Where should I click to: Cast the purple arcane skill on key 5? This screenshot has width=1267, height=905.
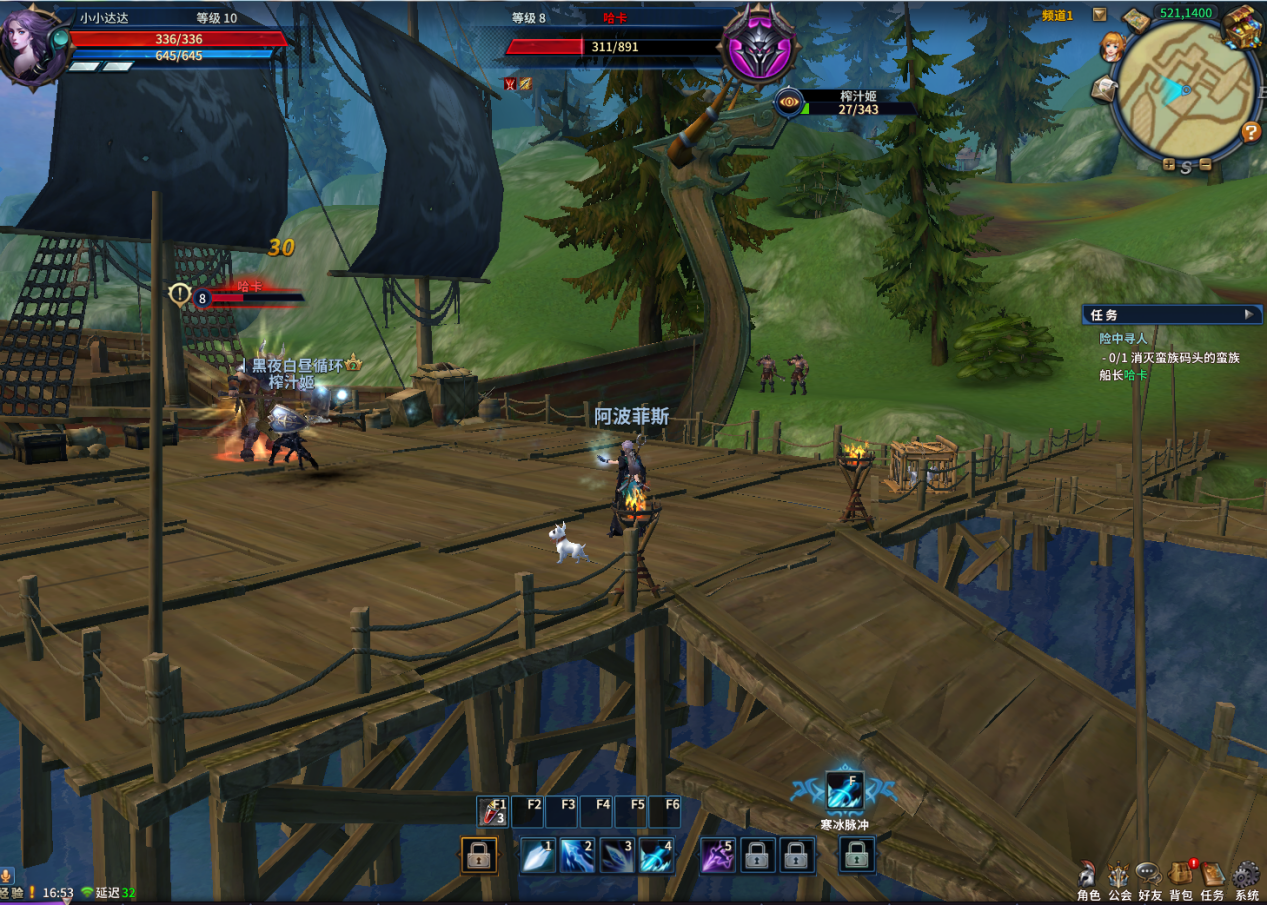pyautogui.click(x=718, y=856)
